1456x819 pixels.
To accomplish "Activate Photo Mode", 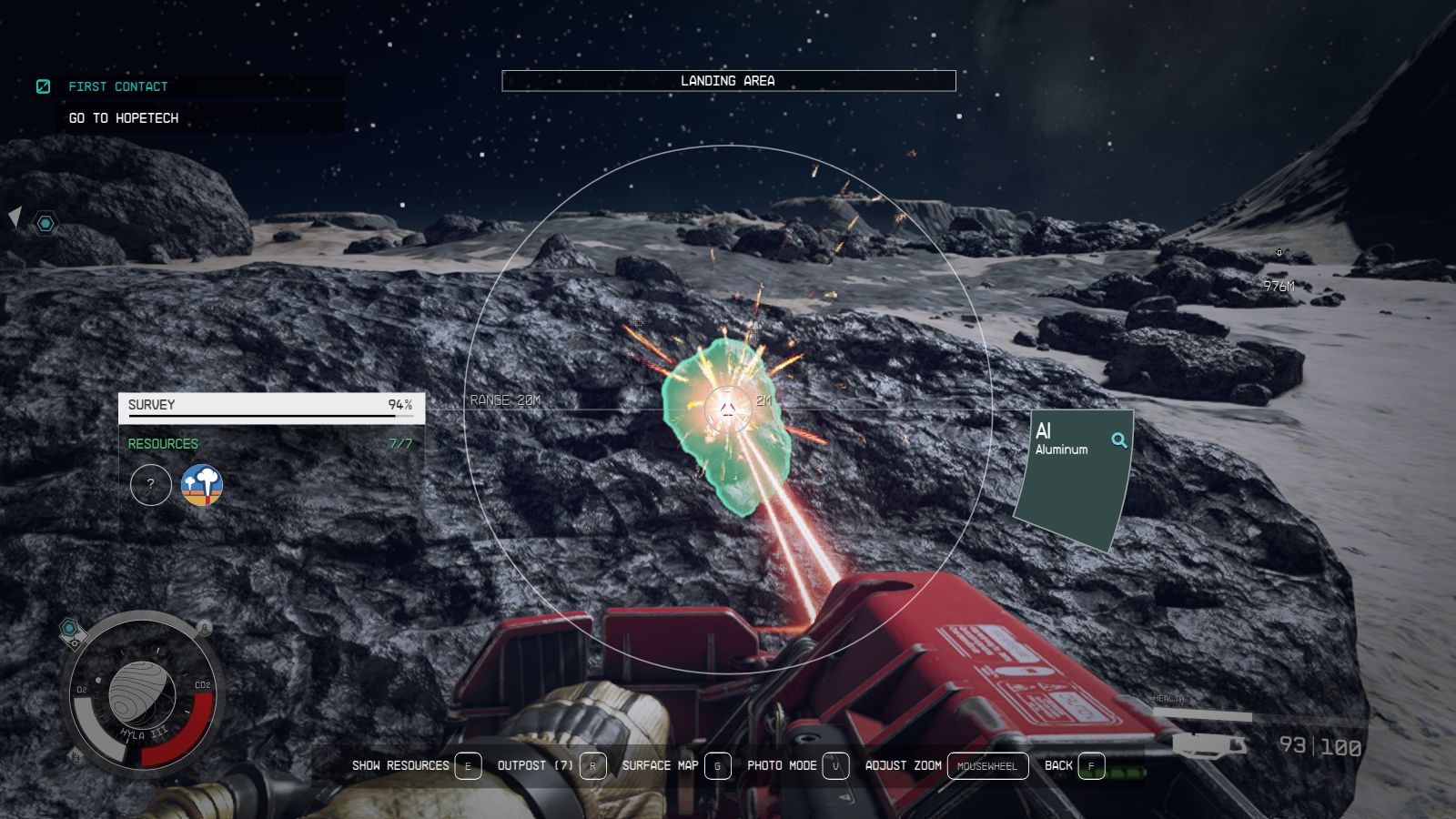I will 797,765.
